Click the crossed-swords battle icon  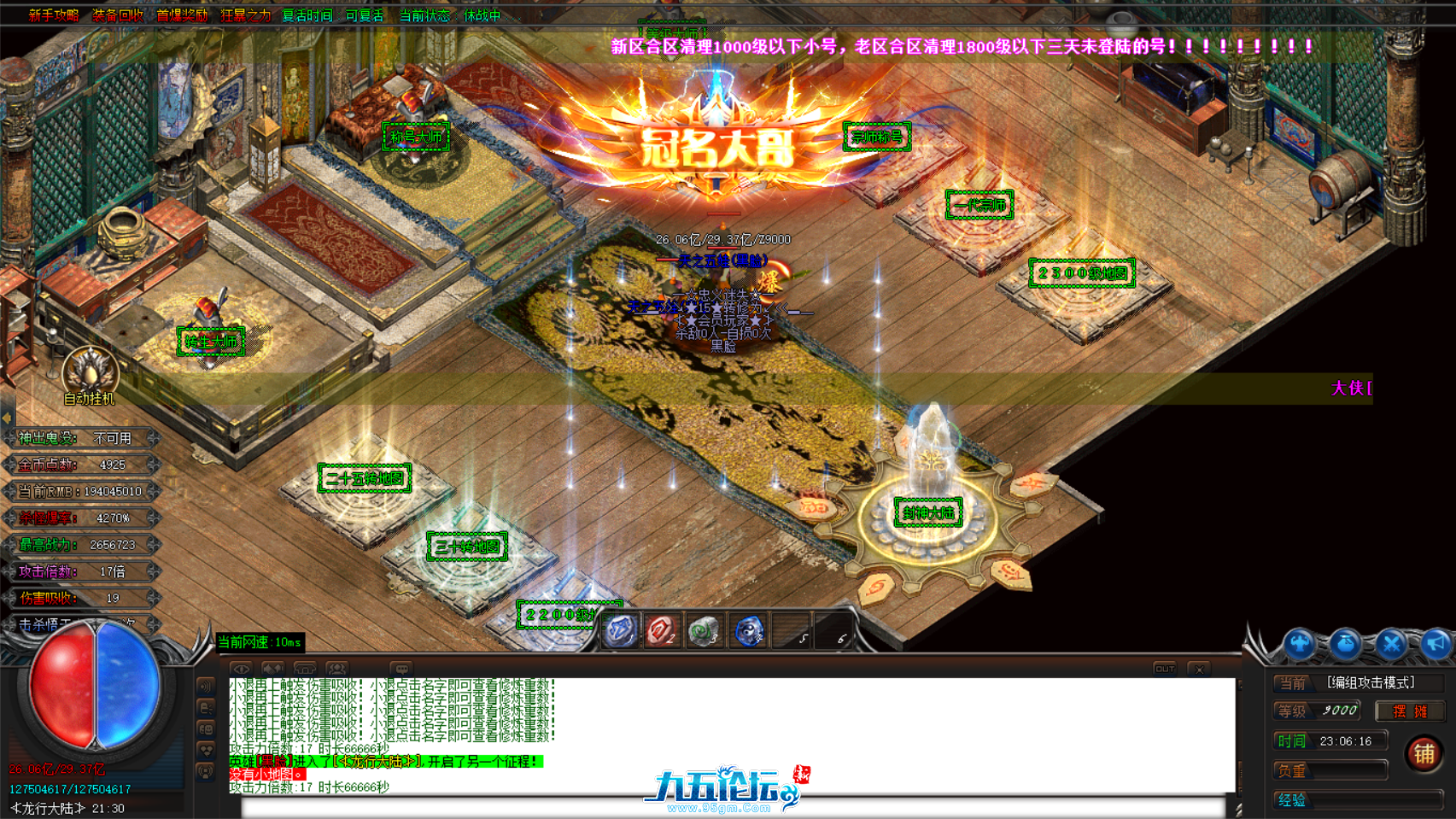[1391, 642]
